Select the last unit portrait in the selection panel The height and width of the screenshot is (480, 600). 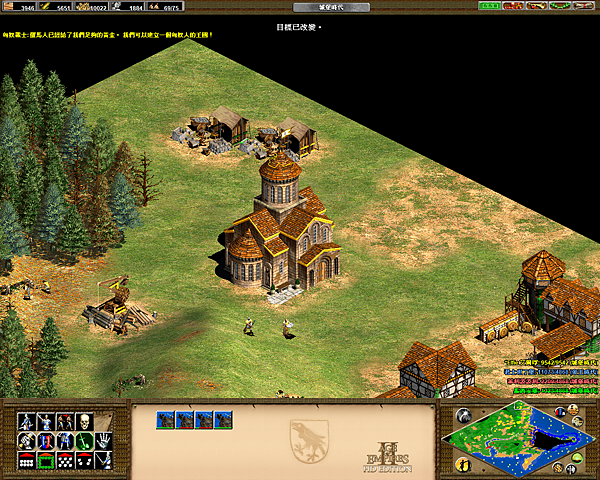coord(222,420)
